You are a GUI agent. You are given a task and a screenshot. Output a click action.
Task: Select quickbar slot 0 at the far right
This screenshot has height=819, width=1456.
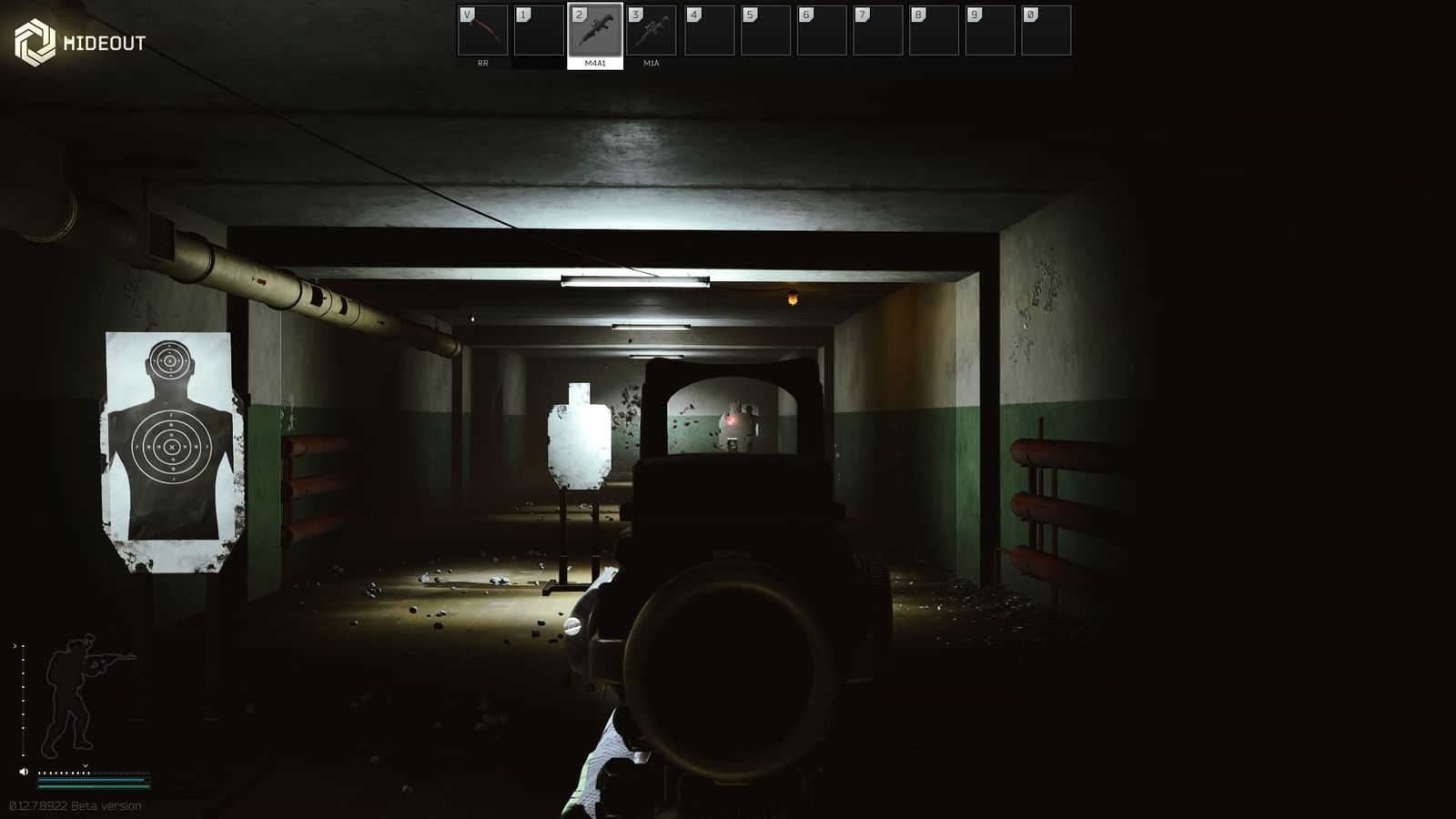coord(1046,32)
